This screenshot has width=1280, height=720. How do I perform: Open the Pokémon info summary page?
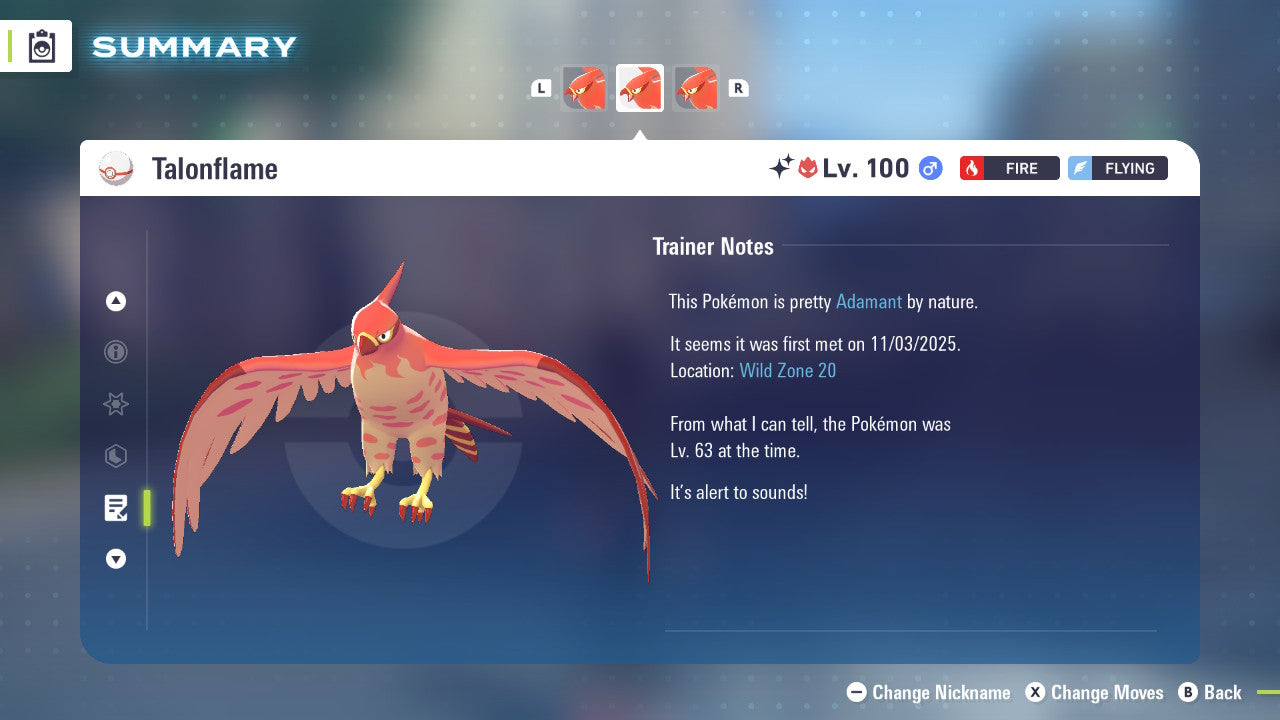coord(115,352)
